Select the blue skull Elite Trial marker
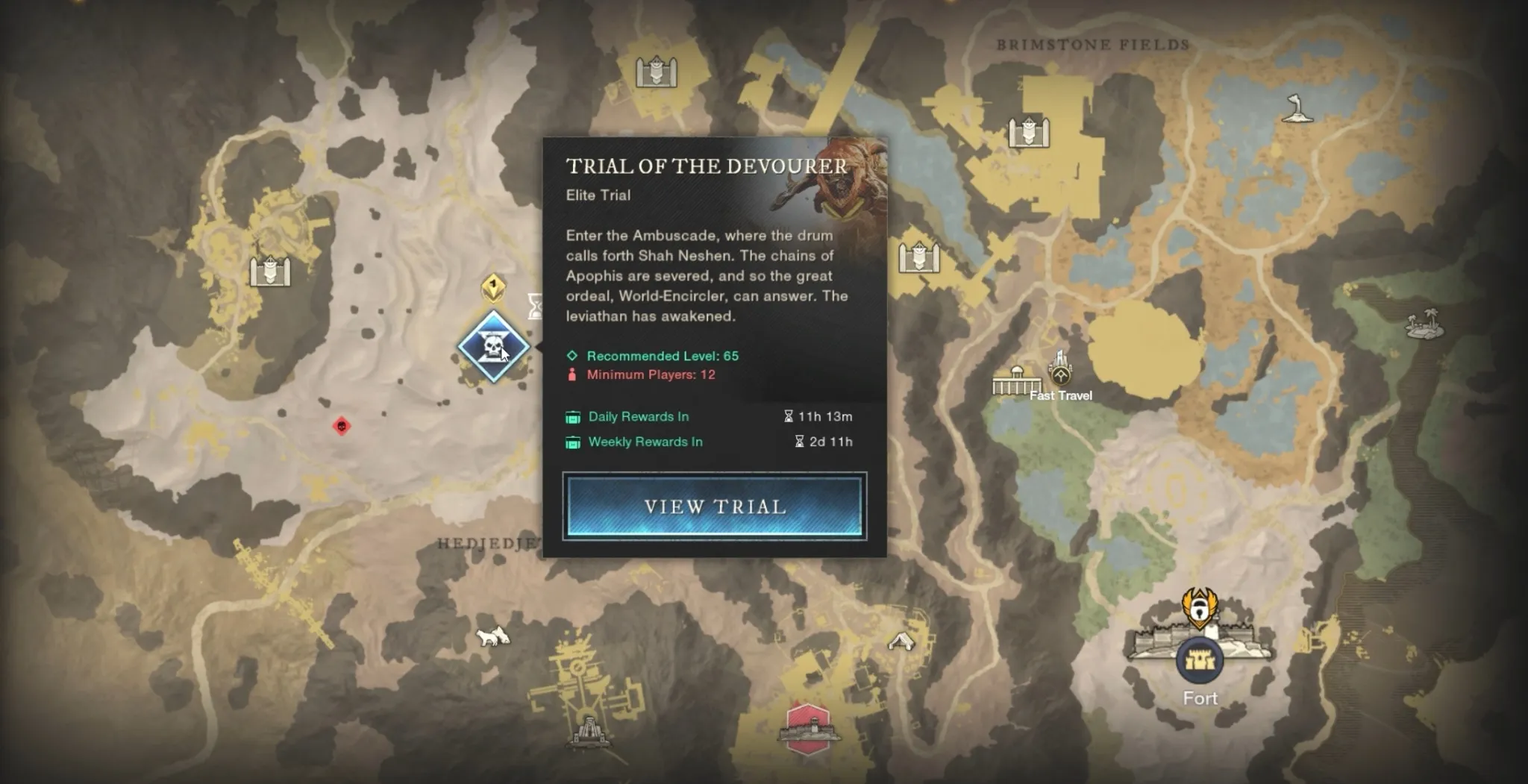The width and height of the screenshot is (1528, 784). click(x=492, y=347)
